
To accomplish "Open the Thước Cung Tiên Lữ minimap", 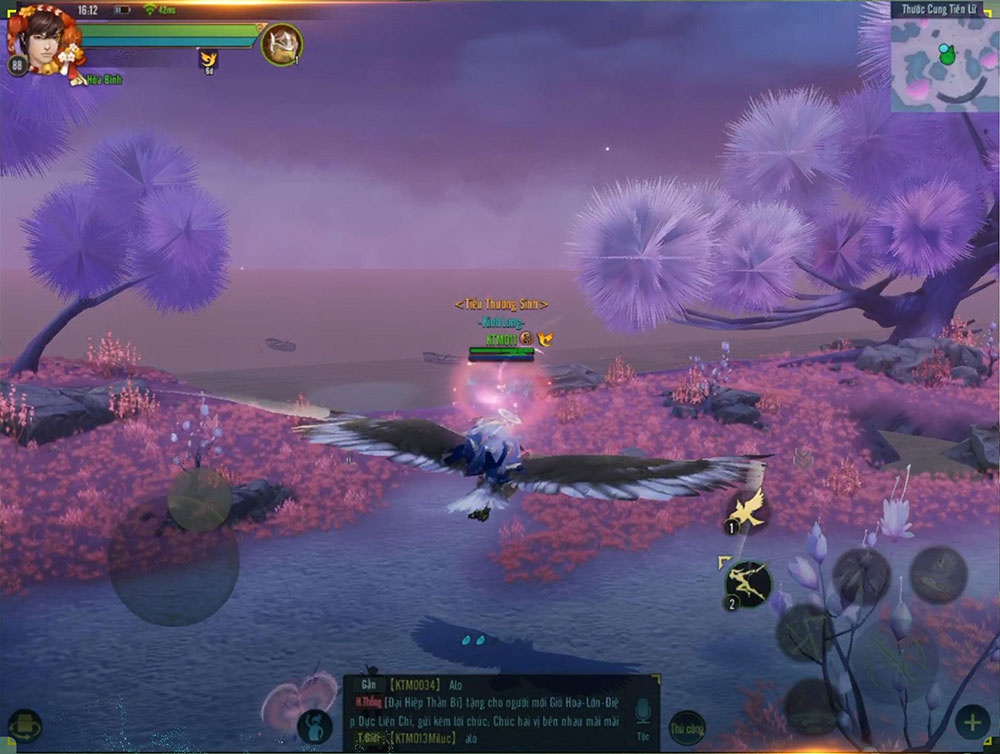I will pyautogui.click(x=944, y=63).
